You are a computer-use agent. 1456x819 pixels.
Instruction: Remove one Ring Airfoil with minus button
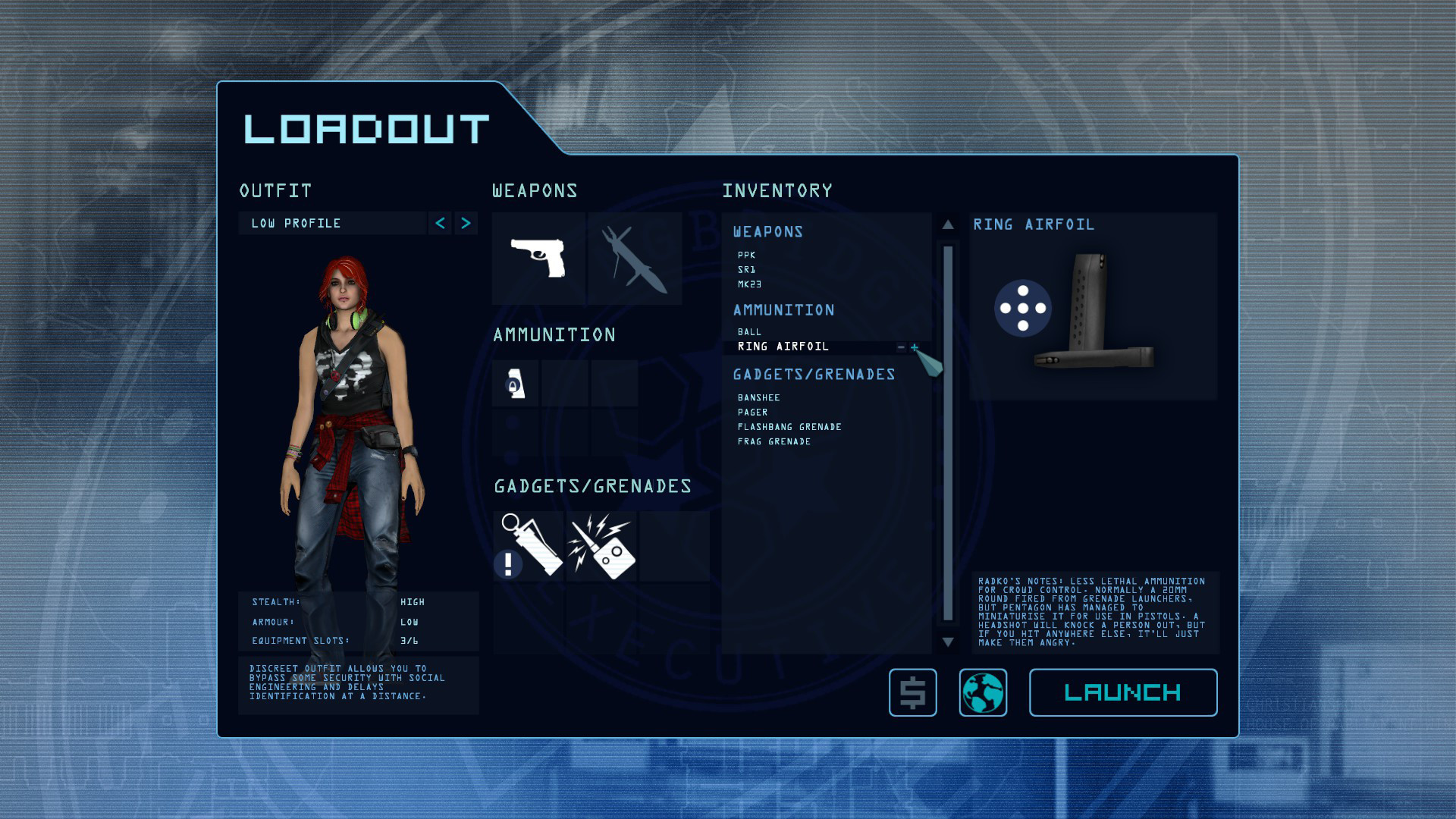[x=901, y=347]
